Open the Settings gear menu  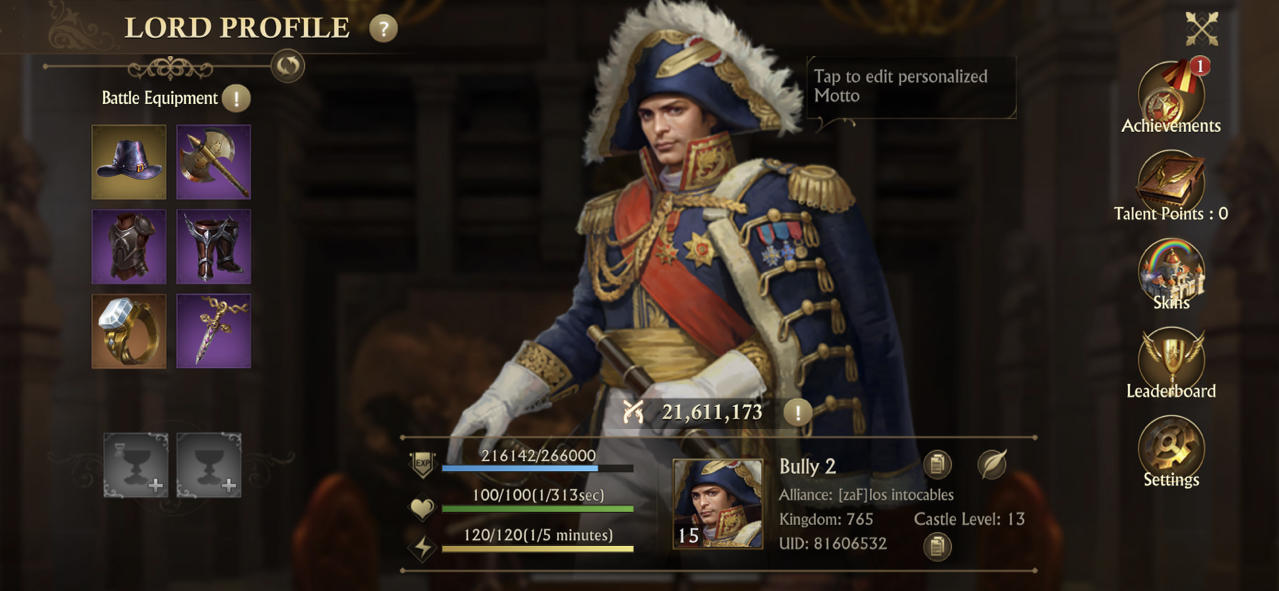1171,450
